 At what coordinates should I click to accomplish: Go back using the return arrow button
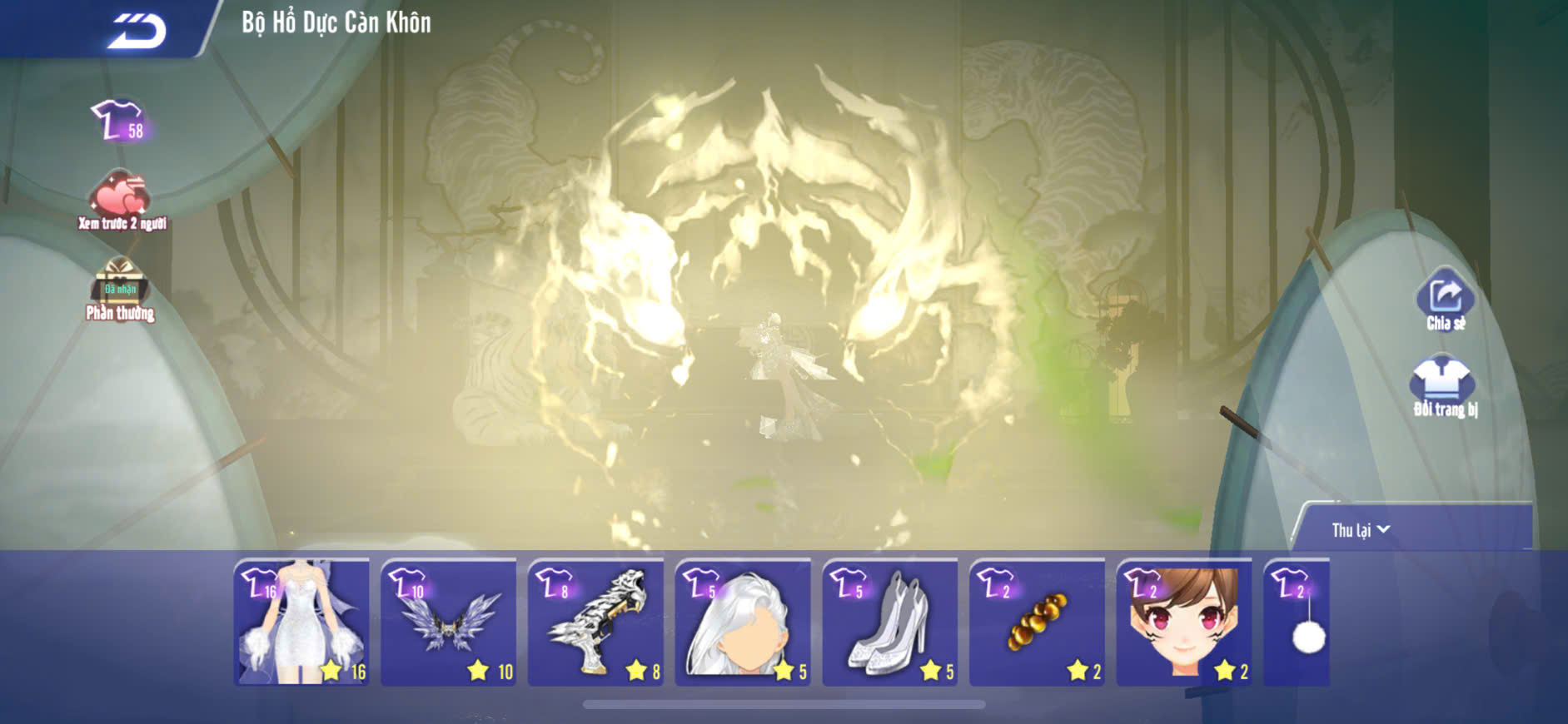click(137, 31)
